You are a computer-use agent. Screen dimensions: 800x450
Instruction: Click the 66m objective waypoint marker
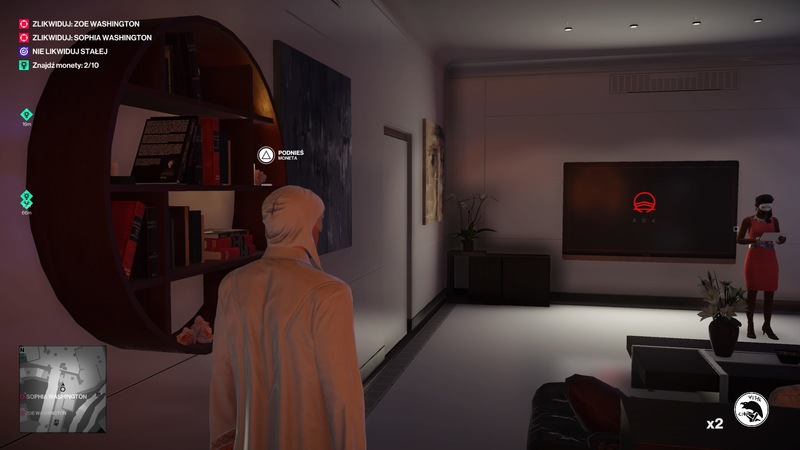[27, 199]
